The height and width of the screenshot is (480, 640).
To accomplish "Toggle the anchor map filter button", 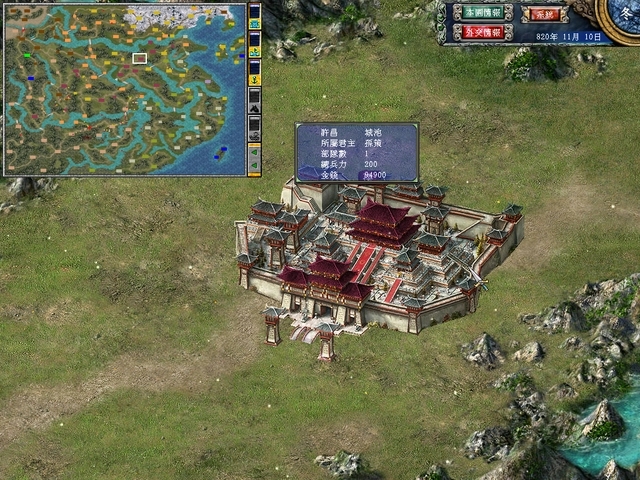I will tap(254, 78).
